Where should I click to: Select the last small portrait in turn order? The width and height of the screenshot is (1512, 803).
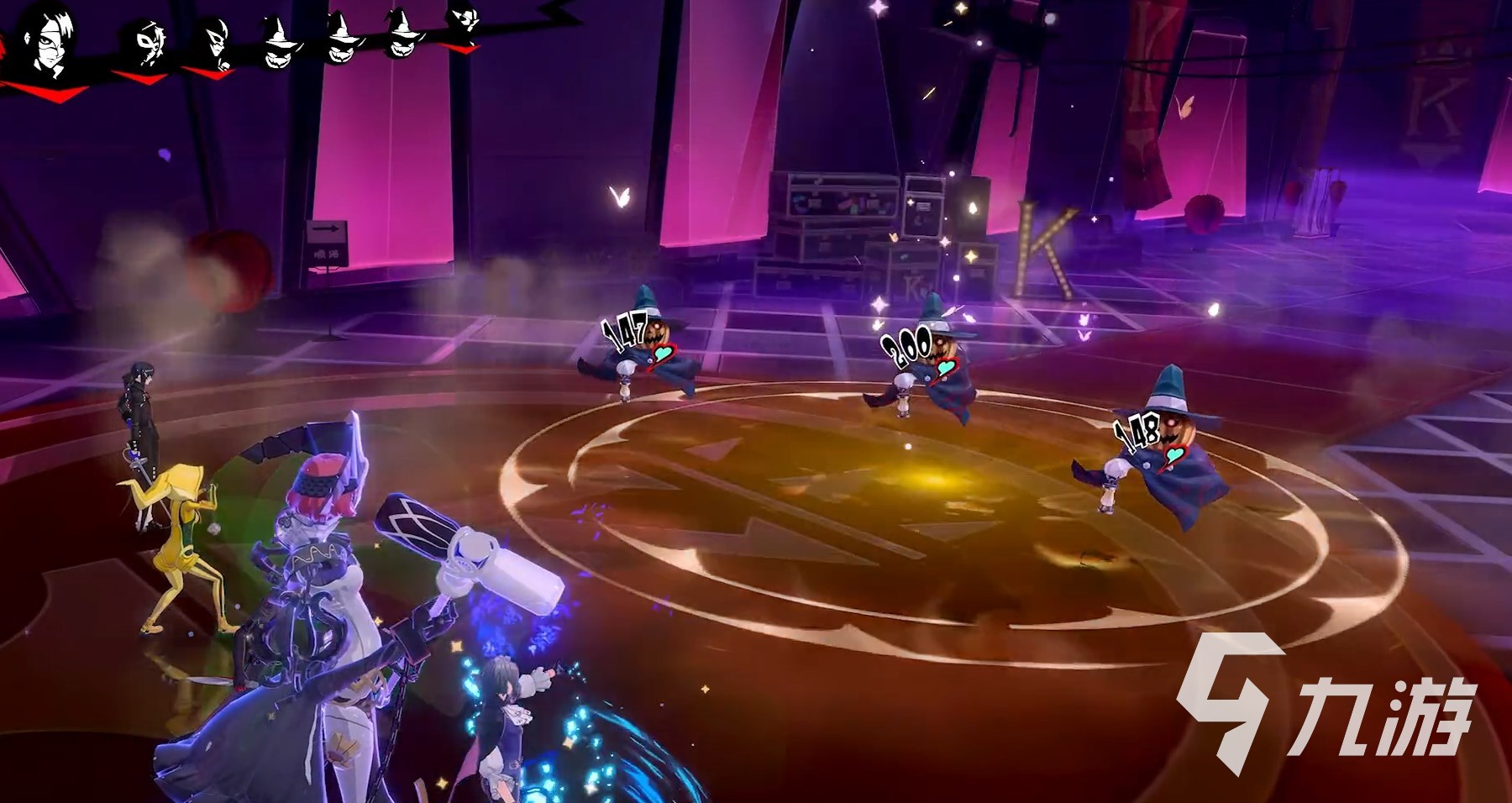463,22
